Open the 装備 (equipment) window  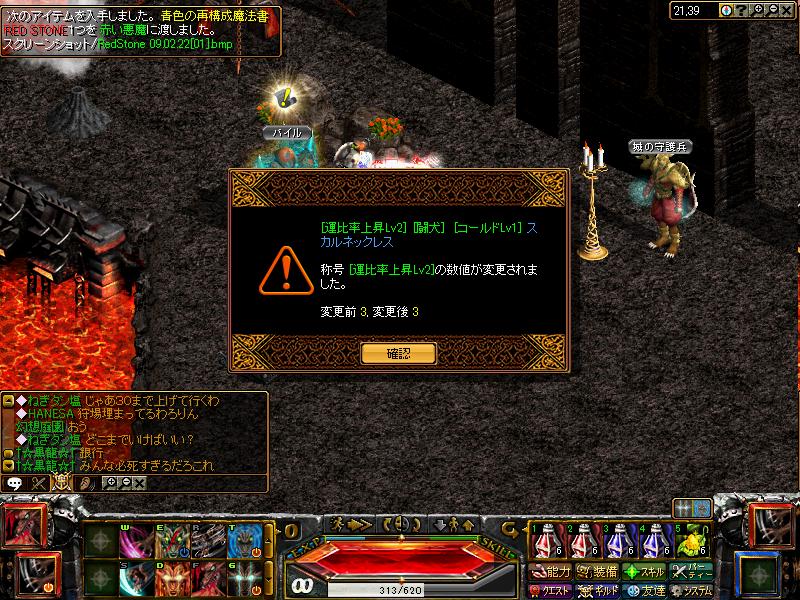tap(596, 572)
